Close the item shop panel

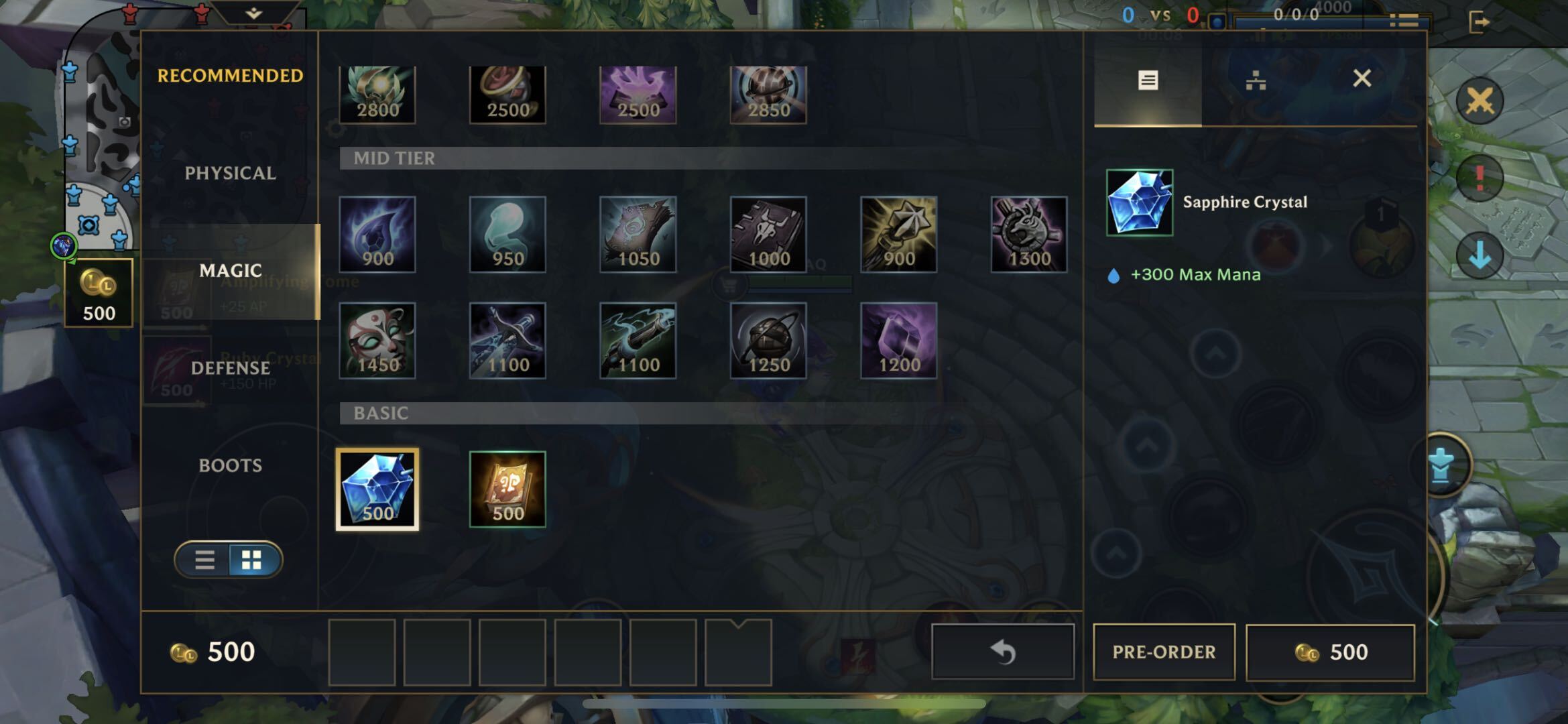tap(1362, 78)
